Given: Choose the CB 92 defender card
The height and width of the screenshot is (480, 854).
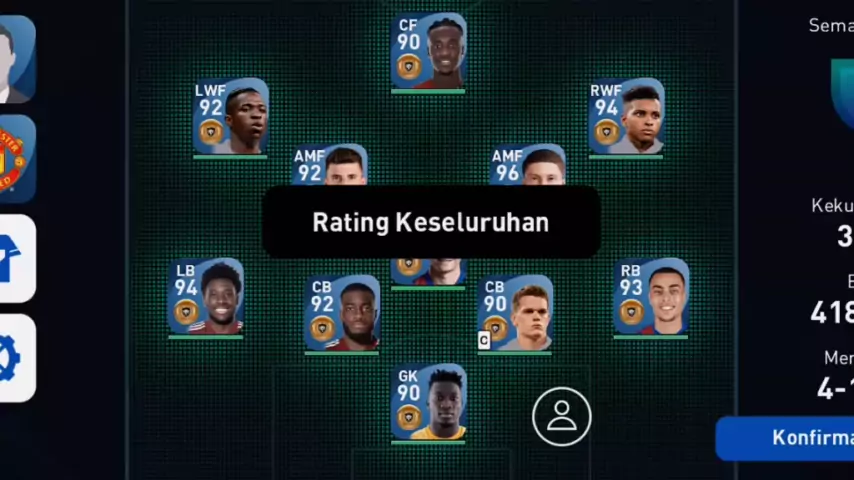Looking at the screenshot, I should coord(342,314).
